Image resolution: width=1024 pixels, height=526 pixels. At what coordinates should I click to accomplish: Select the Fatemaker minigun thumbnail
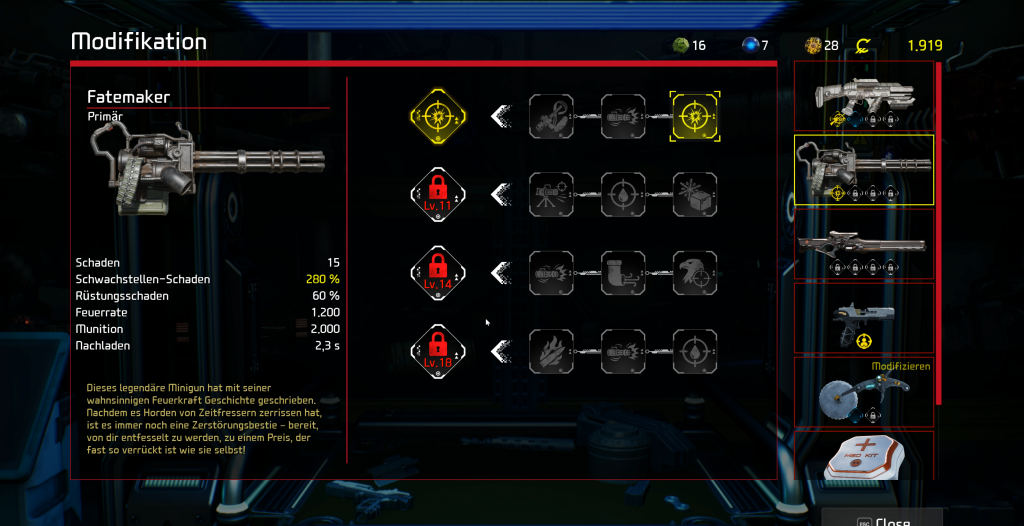(x=863, y=170)
